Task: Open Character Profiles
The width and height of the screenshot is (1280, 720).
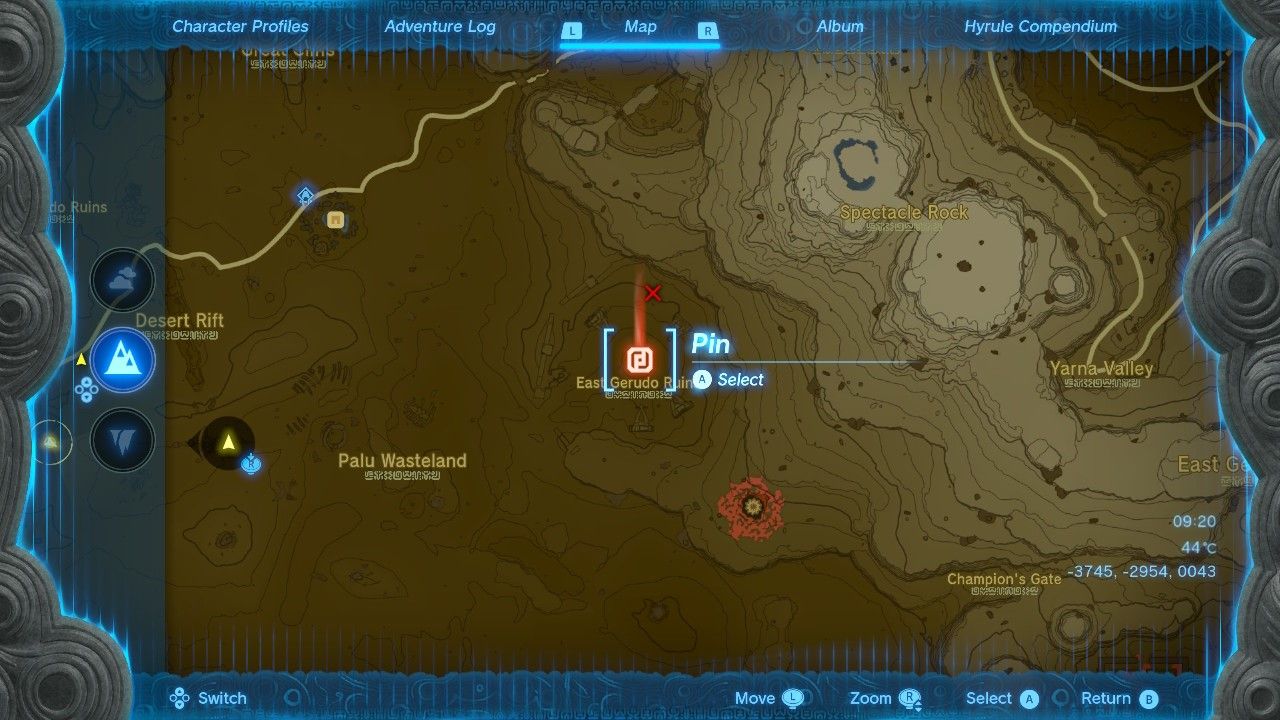Action: (239, 27)
